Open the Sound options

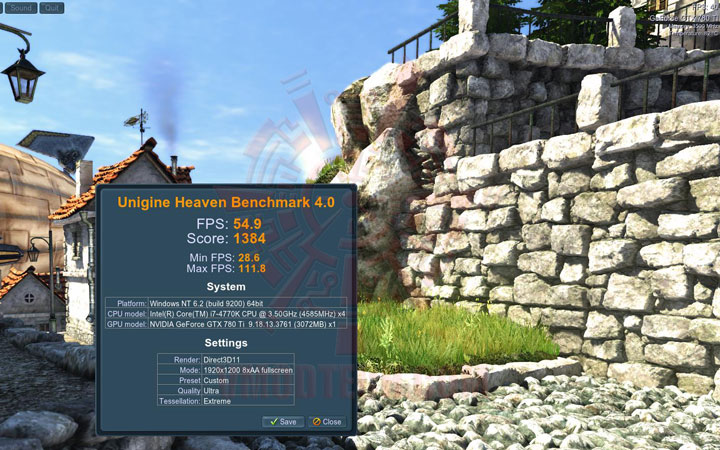pyautogui.click(x=21, y=7)
